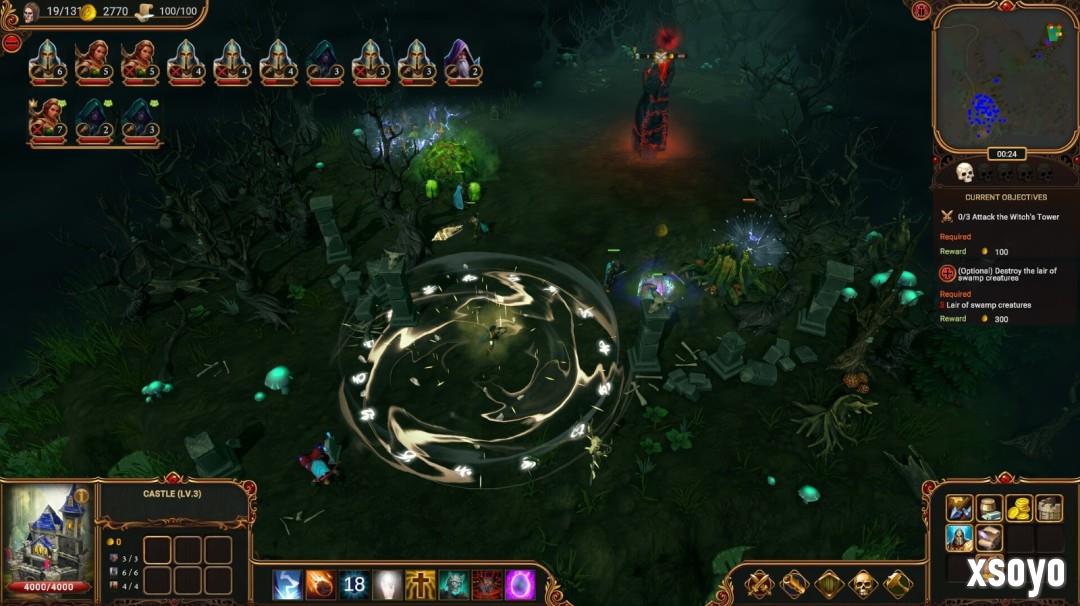Place the crossed swords attack flag
The image size is (1080, 606).
(x=759, y=584)
